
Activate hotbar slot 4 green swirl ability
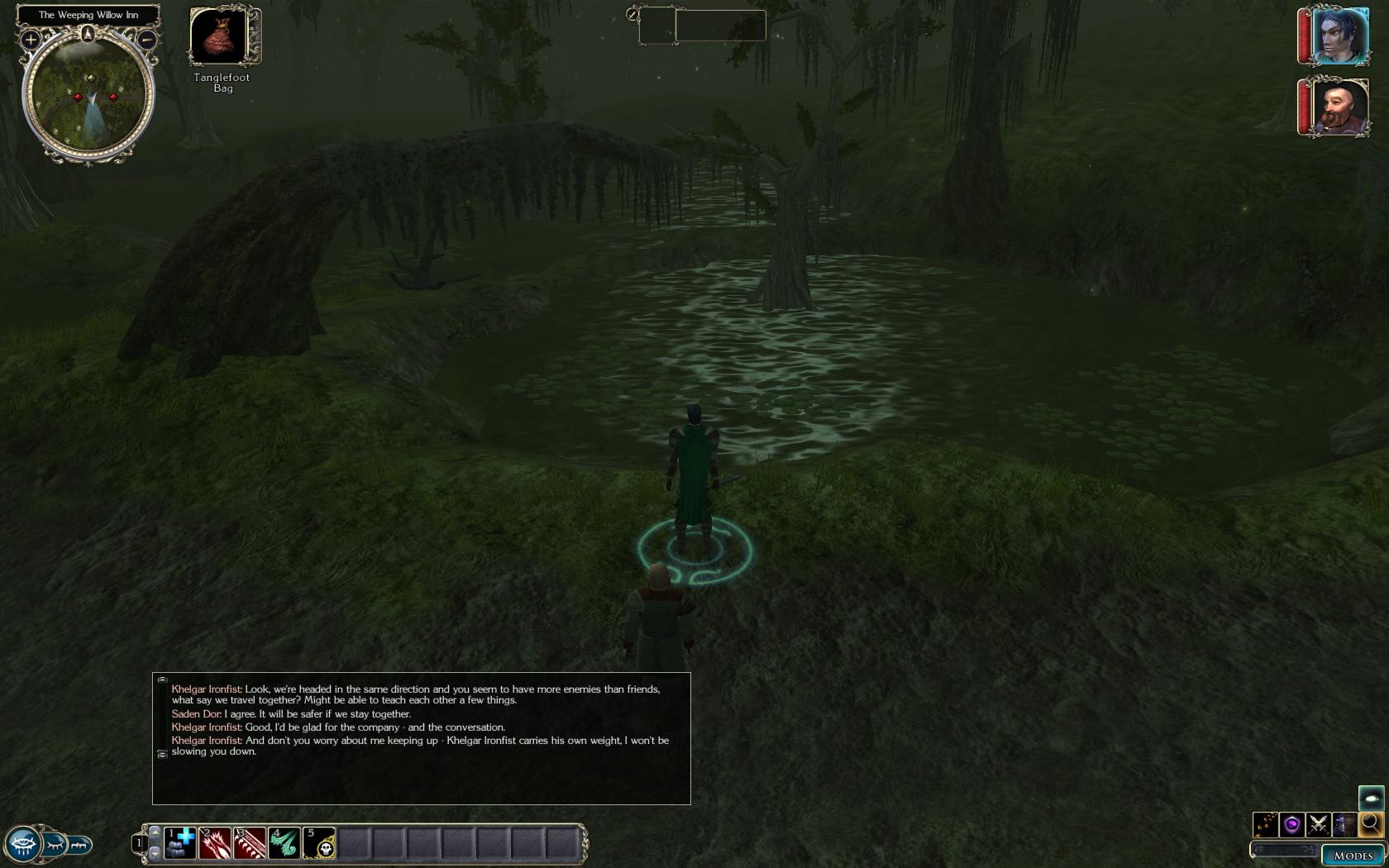click(284, 842)
